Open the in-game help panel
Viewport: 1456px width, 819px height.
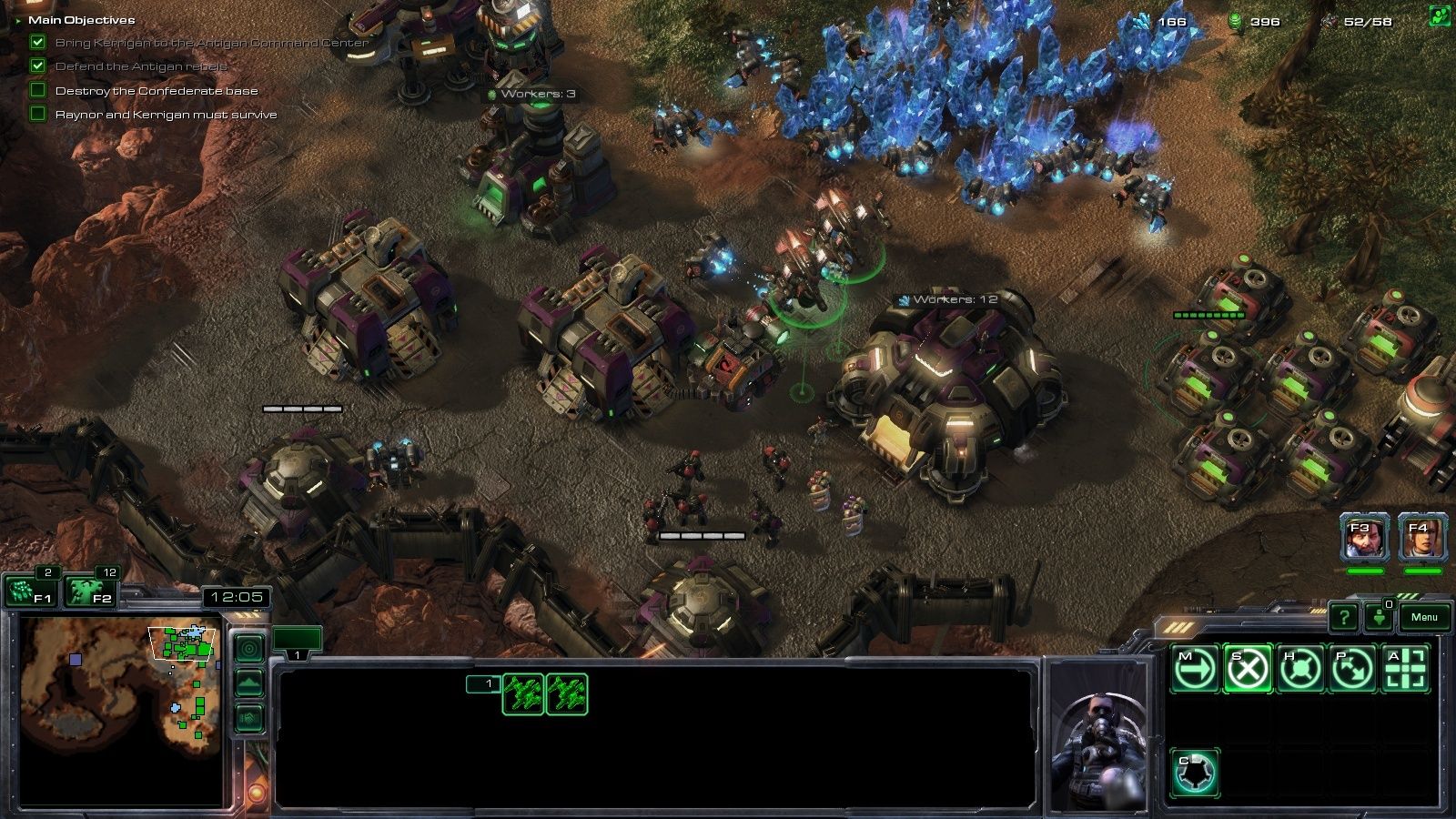pyautogui.click(x=1344, y=617)
